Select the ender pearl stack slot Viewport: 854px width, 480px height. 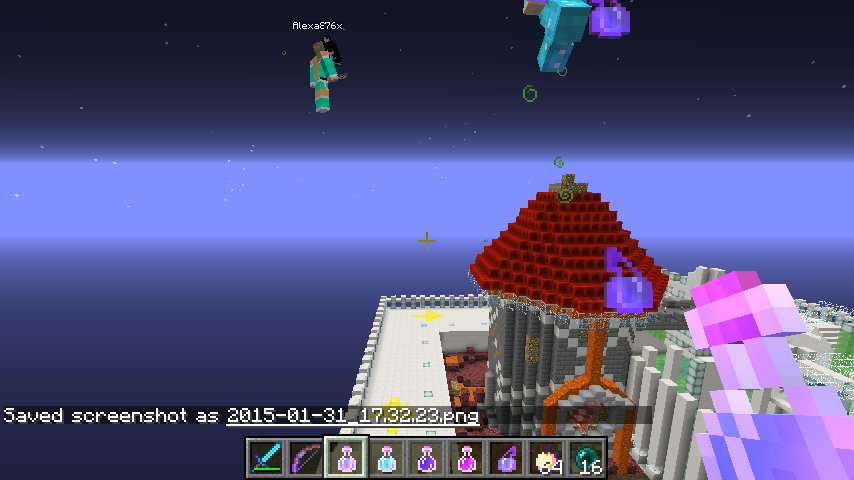click(x=586, y=458)
